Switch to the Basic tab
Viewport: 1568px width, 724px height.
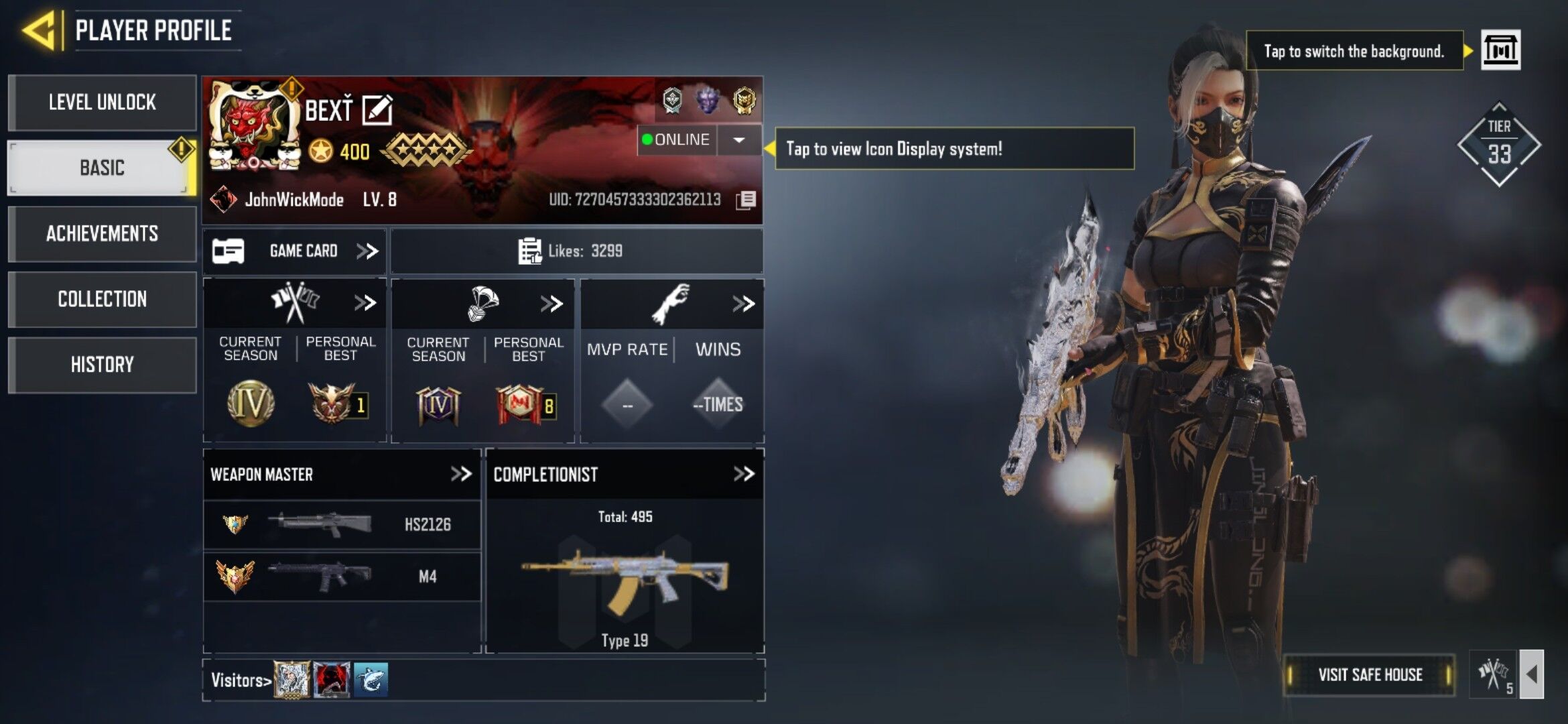click(102, 168)
